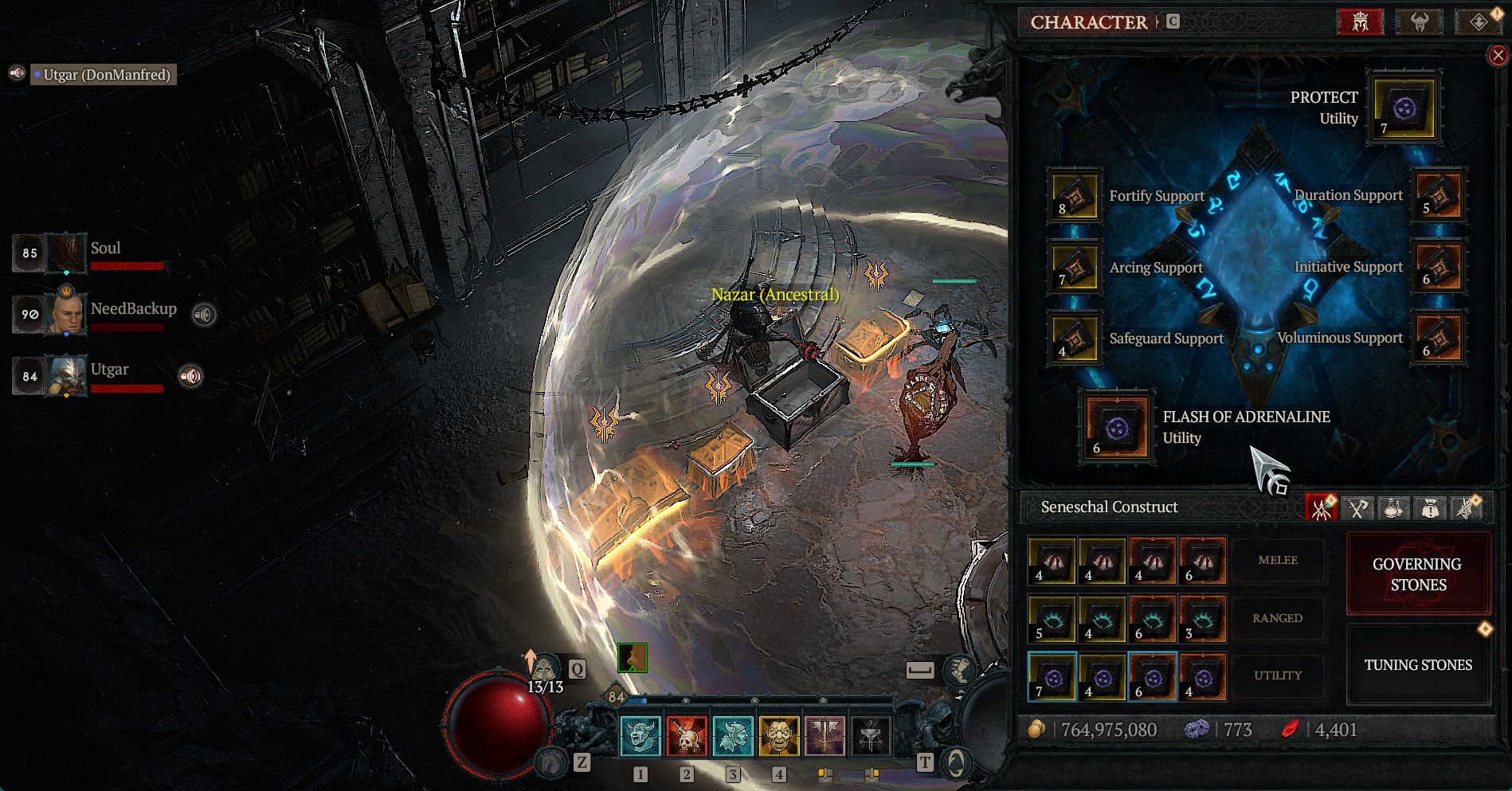Select the Flash of Adrenaline stone slot
Viewport: 1512px width, 791px height.
click(x=1117, y=428)
